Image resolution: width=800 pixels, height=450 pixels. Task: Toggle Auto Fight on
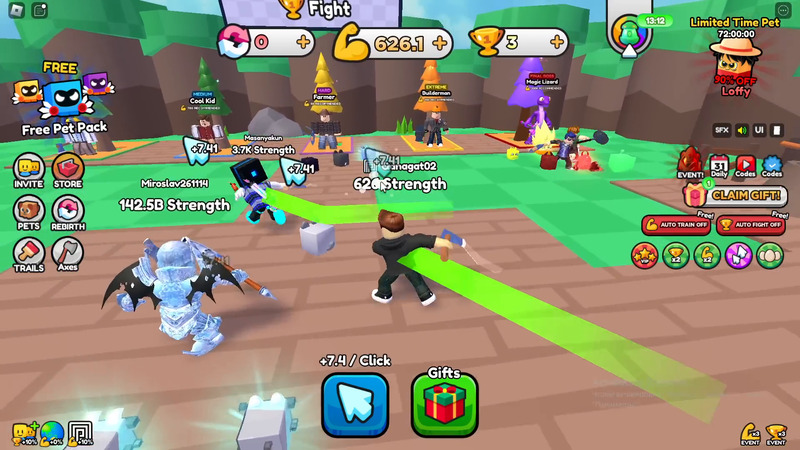tap(750, 225)
